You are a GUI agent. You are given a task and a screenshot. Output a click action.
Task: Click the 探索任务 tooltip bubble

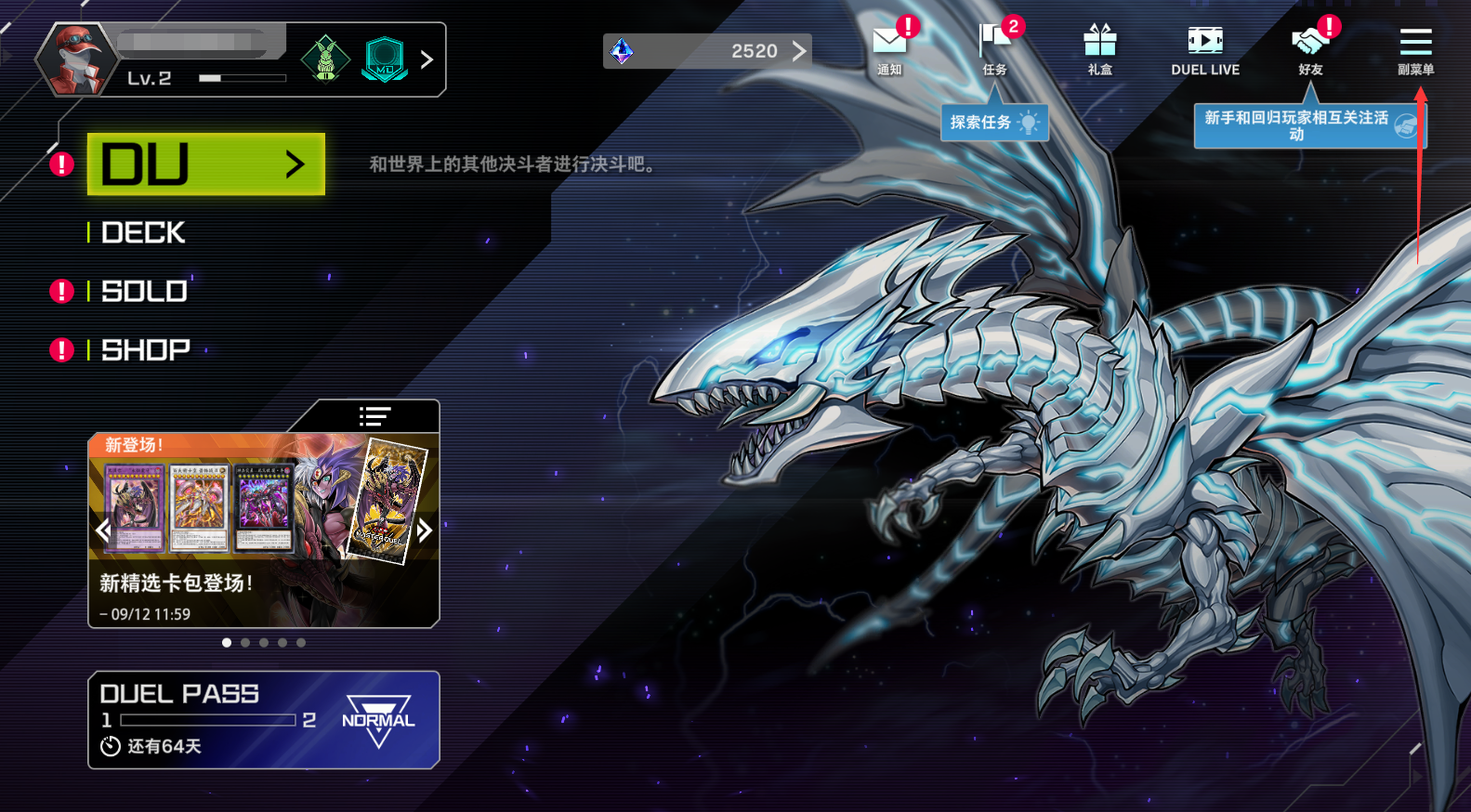pos(993,123)
